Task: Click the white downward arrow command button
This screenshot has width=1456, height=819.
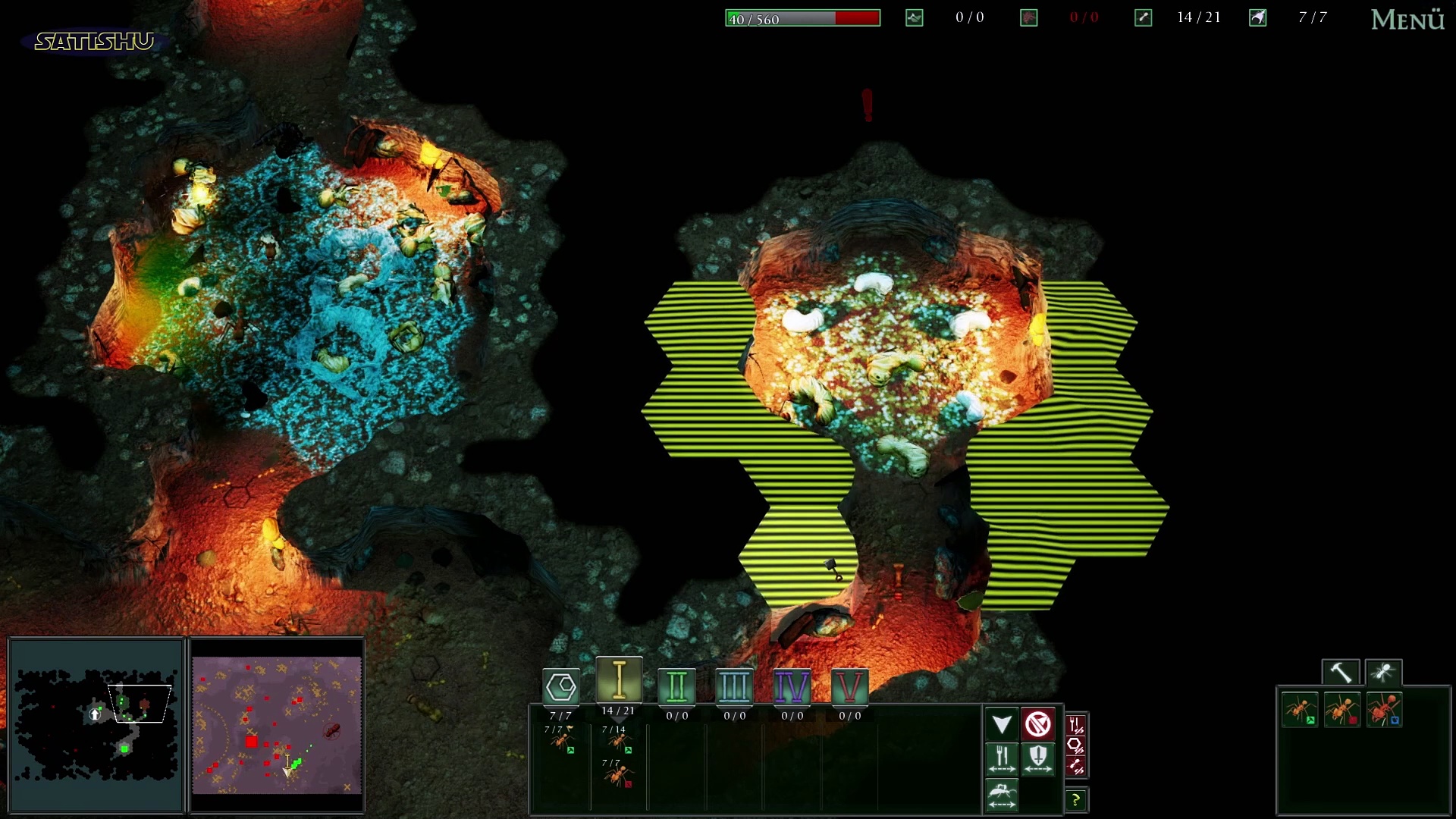Action: tap(1002, 724)
